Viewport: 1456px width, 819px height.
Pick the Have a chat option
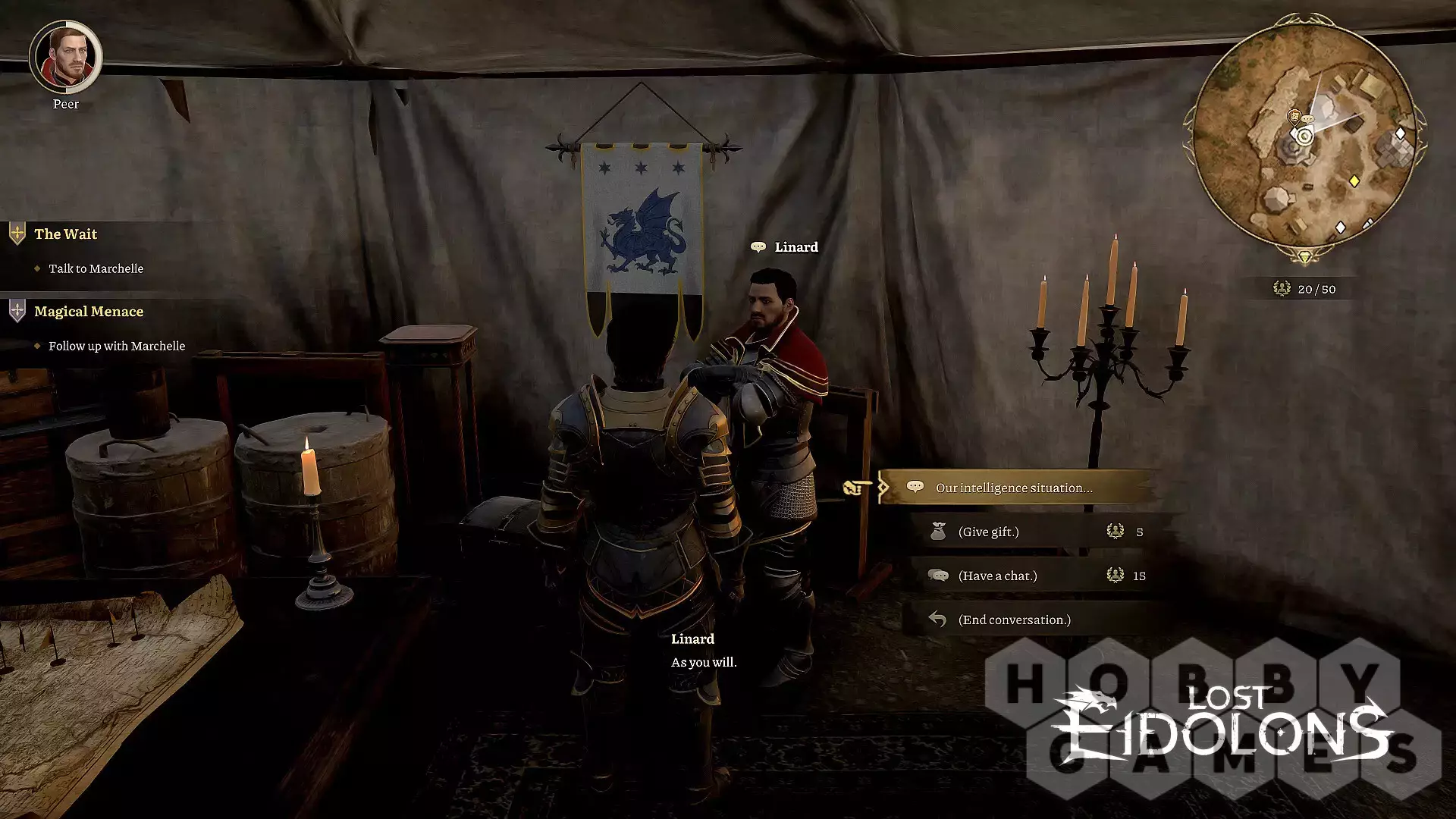(x=997, y=576)
